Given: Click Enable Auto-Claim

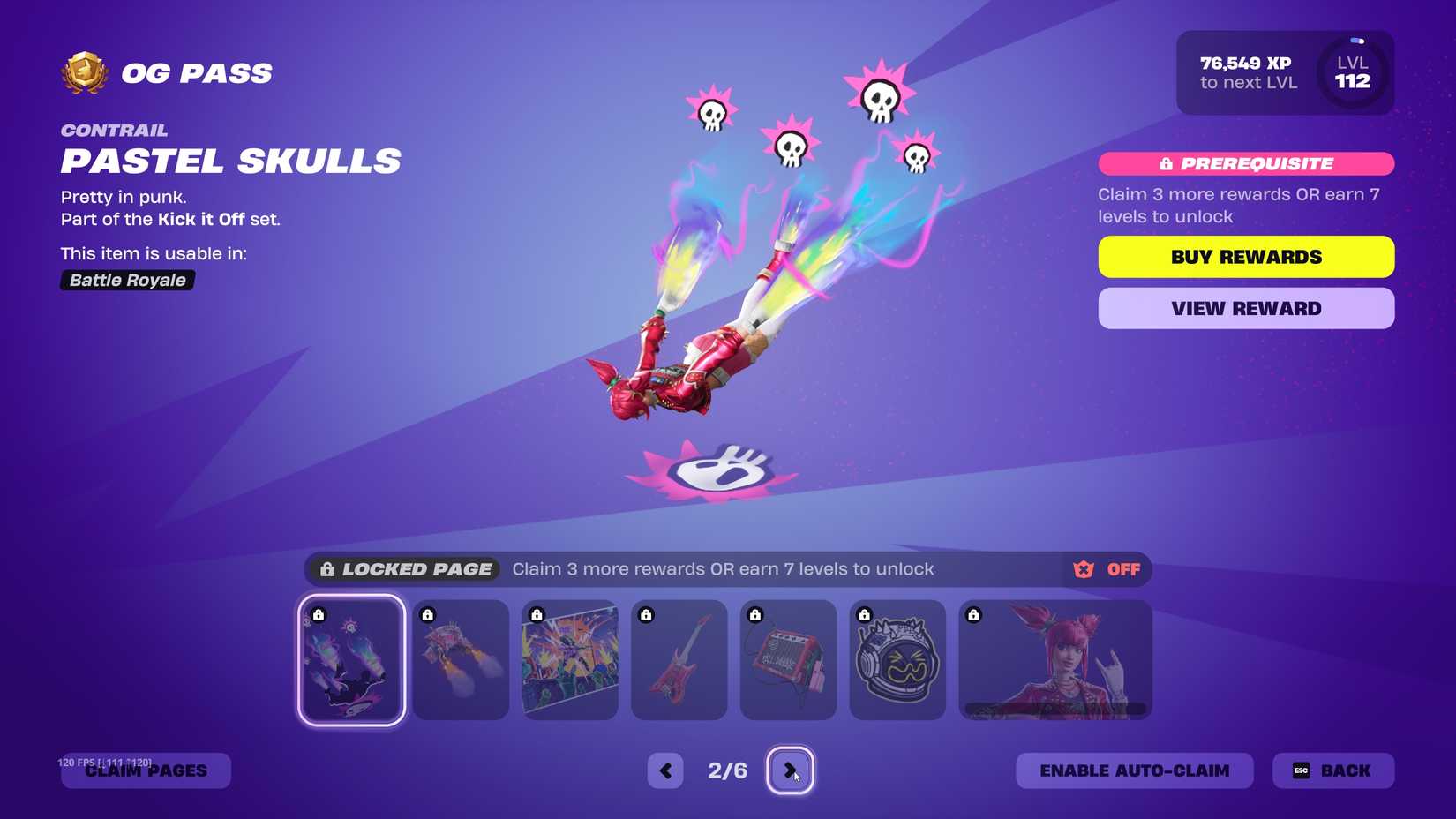Looking at the screenshot, I should pos(1134,770).
